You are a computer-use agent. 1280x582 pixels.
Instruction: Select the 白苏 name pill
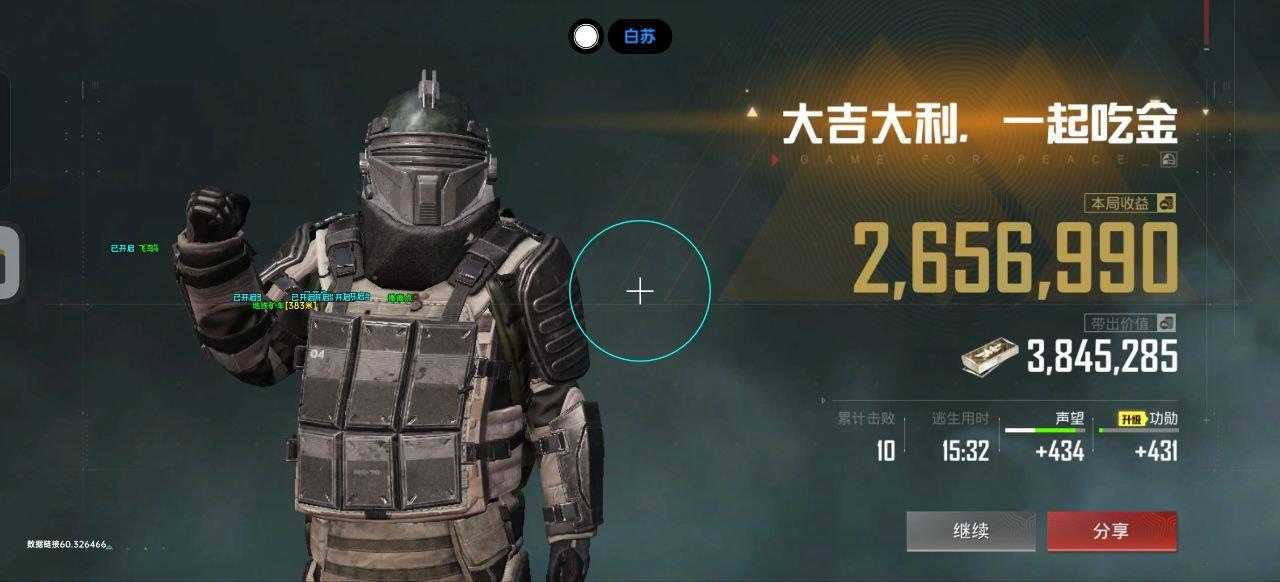[640, 37]
